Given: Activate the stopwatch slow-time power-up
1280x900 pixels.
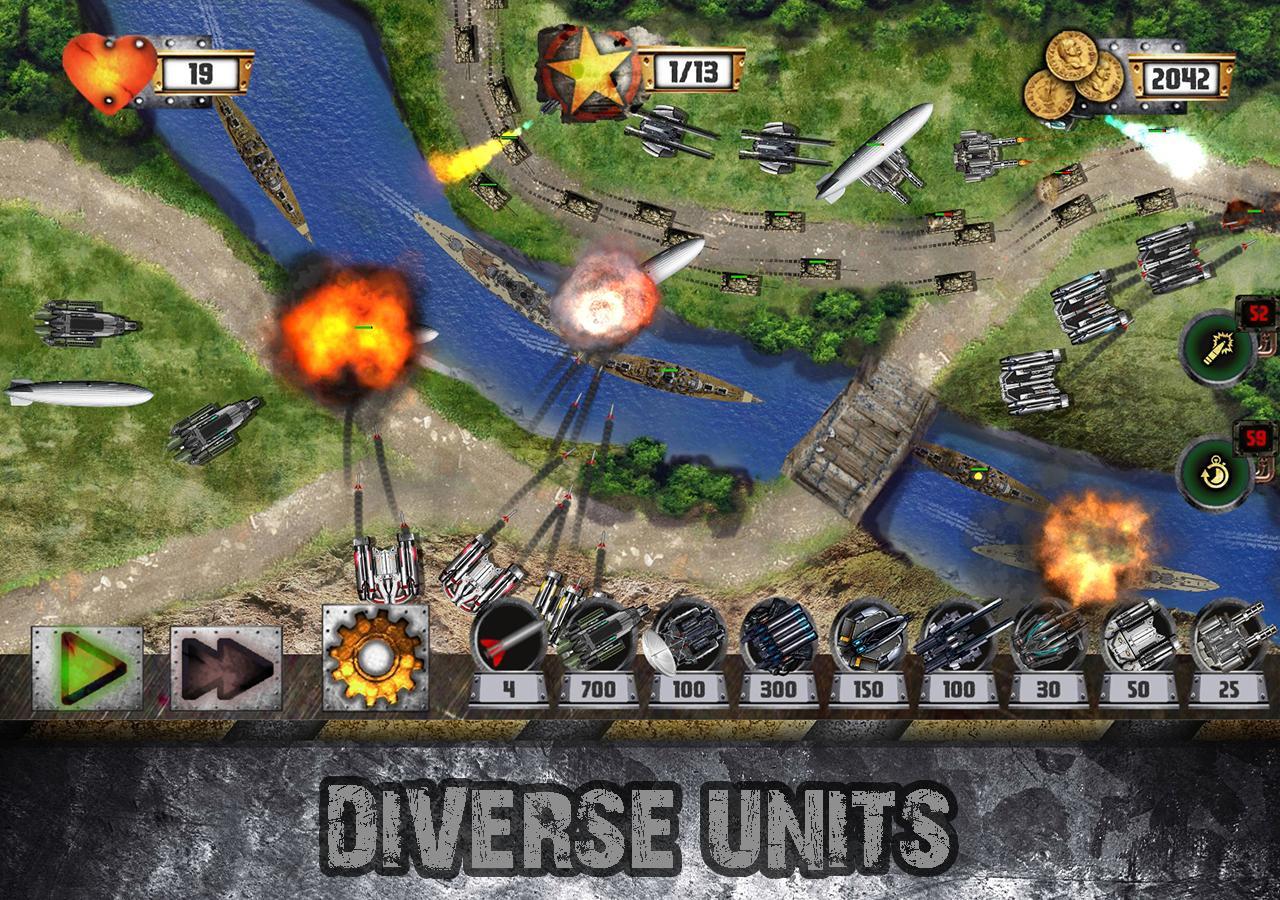Looking at the screenshot, I should click(x=1216, y=470).
